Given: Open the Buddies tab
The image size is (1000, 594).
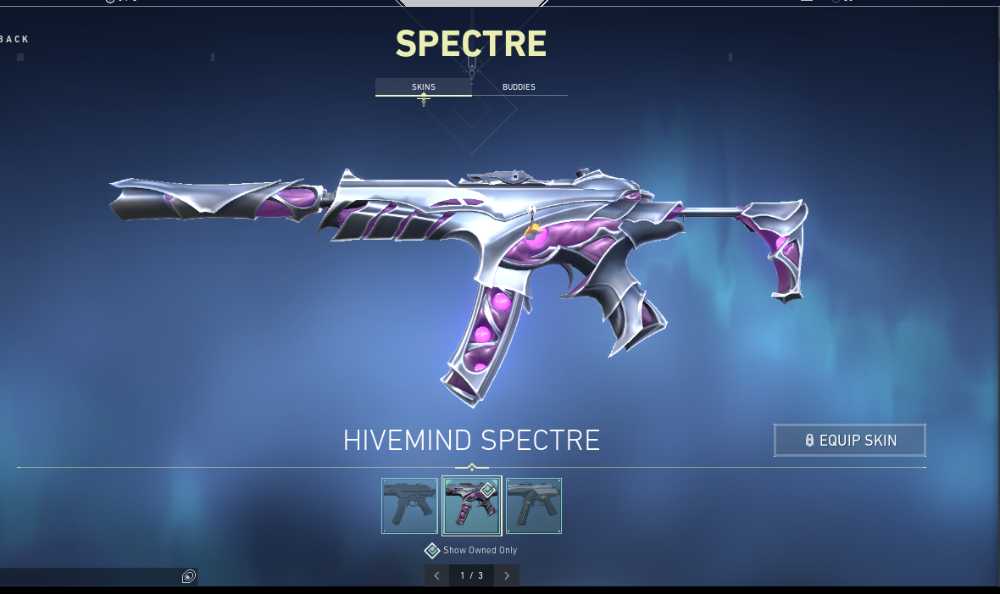Looking at the screenshot, I should click(x=518, y=87).
